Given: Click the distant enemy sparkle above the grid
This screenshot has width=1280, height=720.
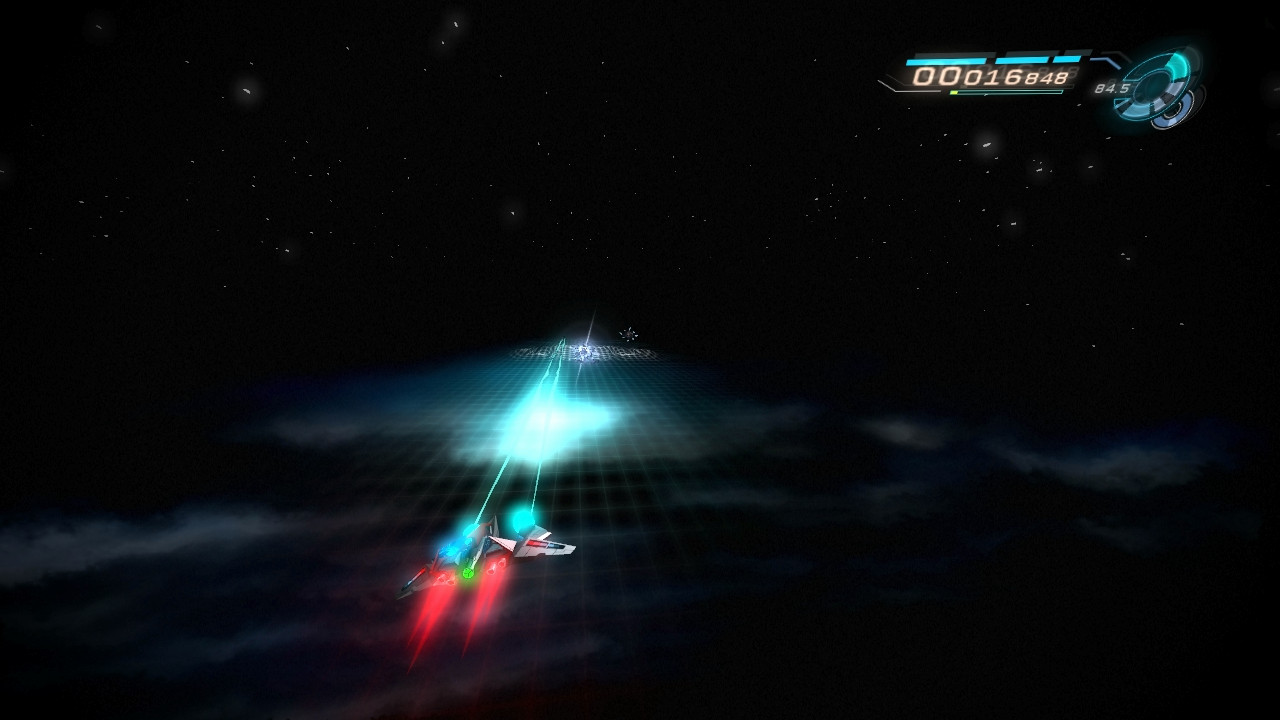Looking at the screenshot, I should pyautogui.click(x=629, y=332).
